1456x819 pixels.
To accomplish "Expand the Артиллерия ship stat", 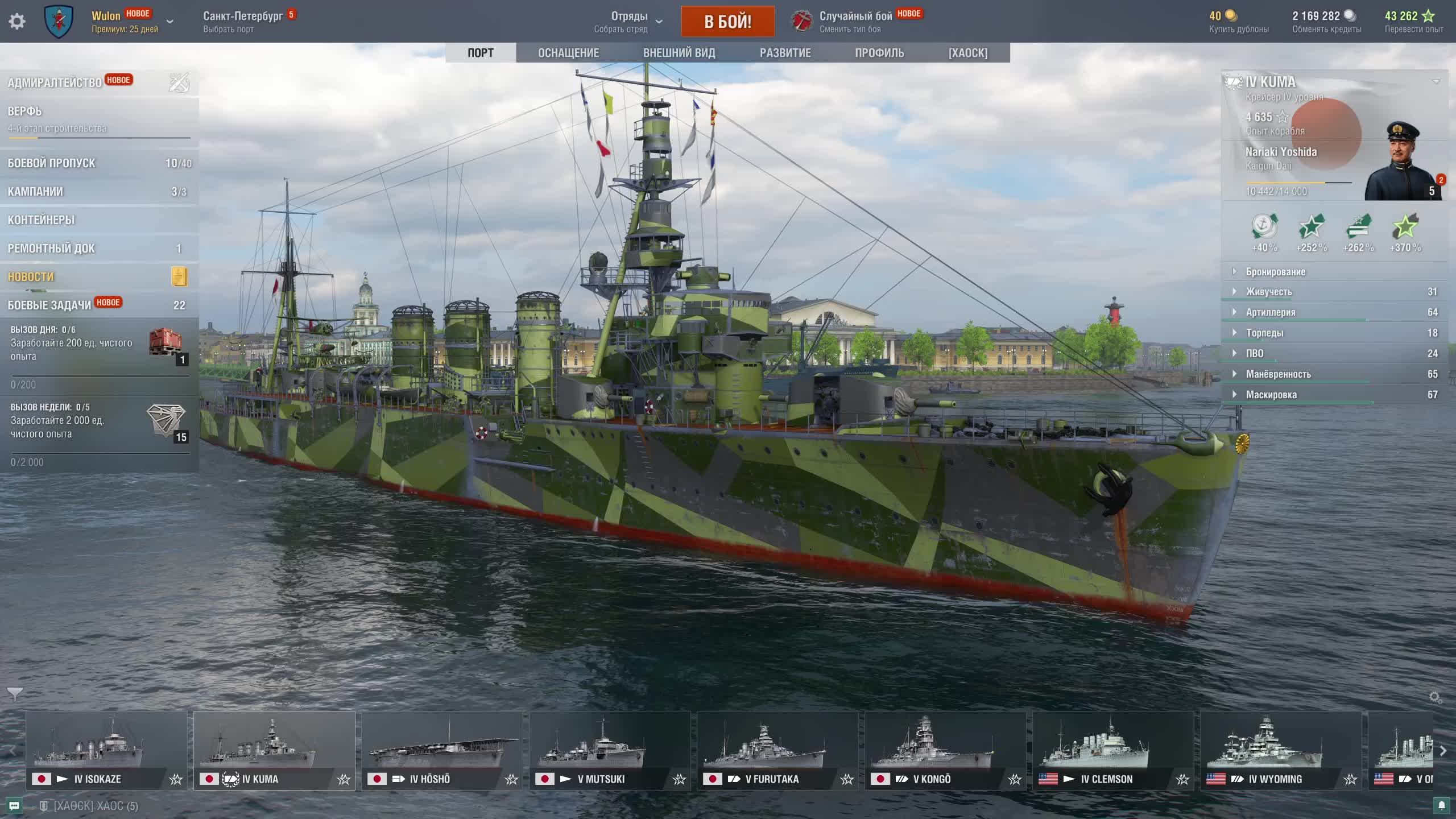I will click(x=1271, y=312).
